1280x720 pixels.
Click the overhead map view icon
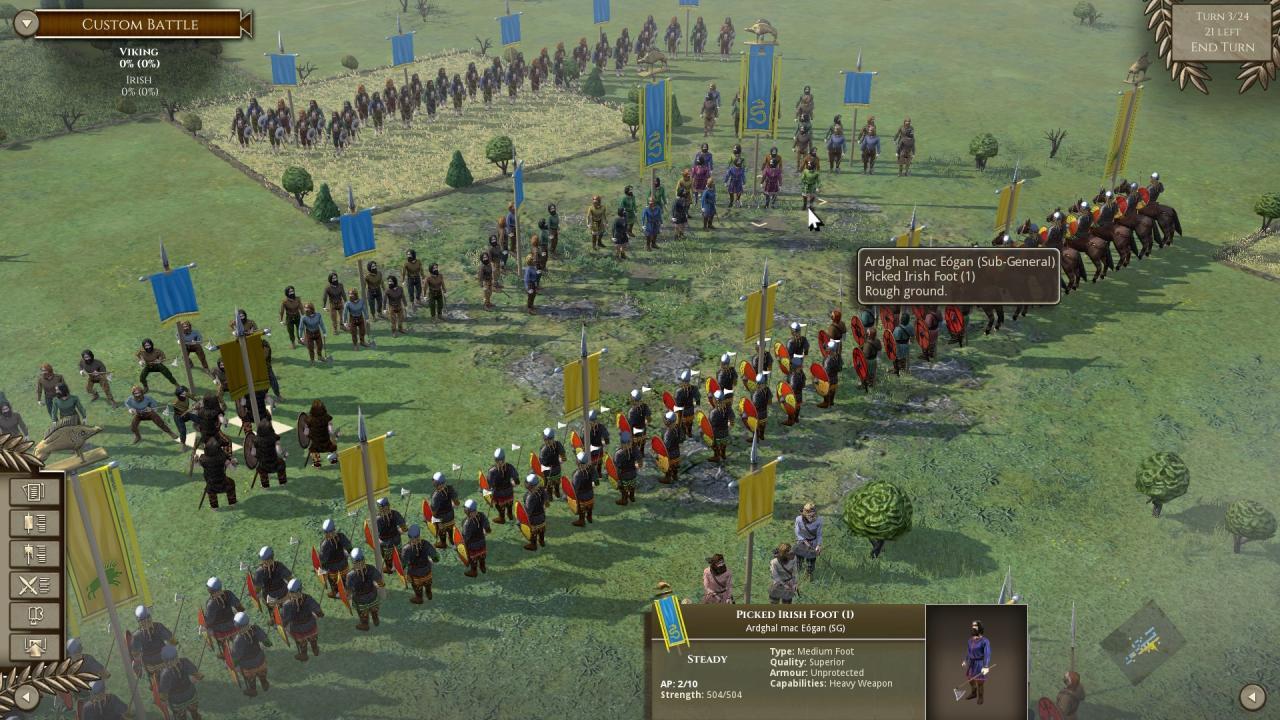pos(36,644)
